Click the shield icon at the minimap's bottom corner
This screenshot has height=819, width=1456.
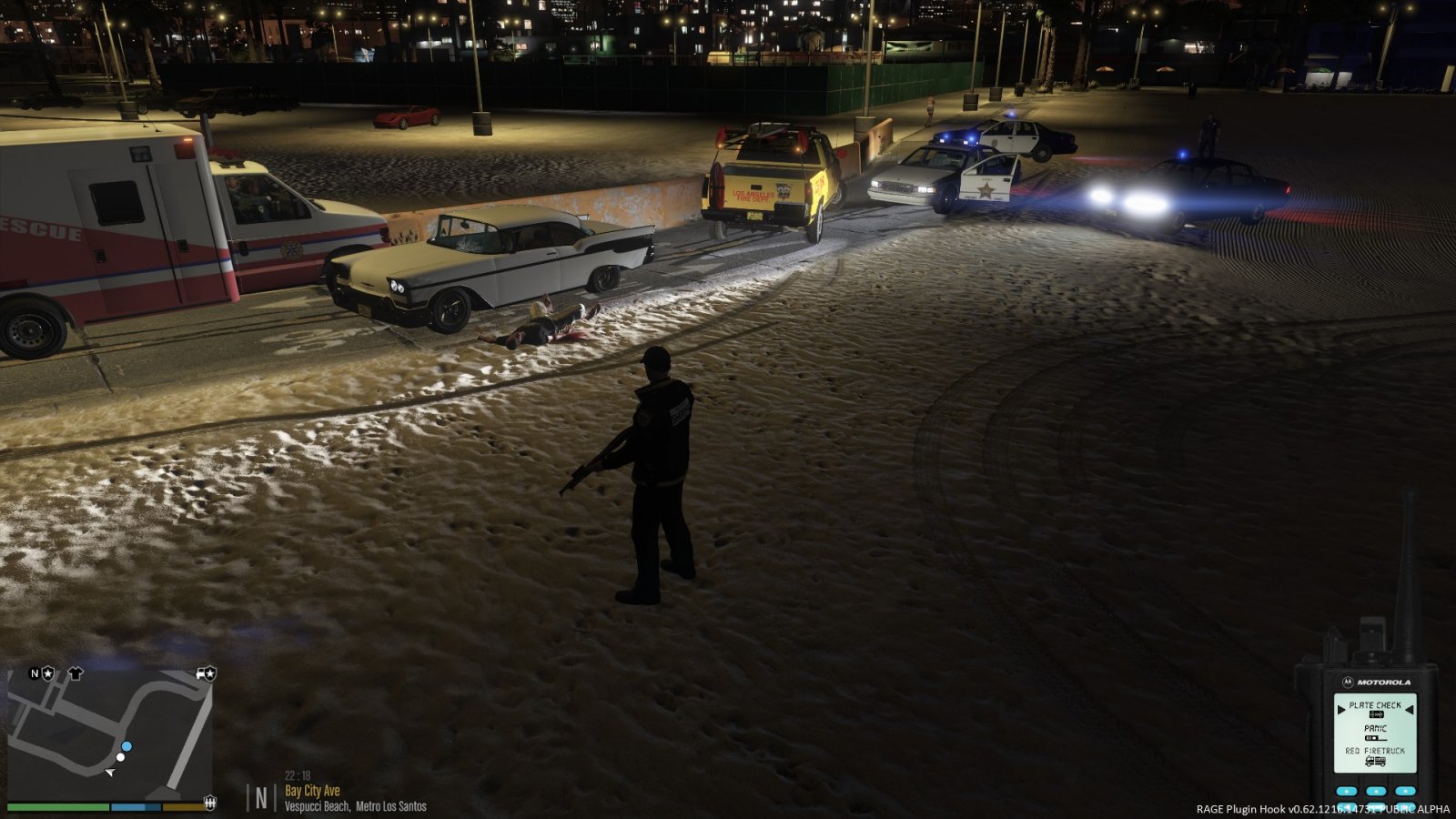click(x=210, y=802)
